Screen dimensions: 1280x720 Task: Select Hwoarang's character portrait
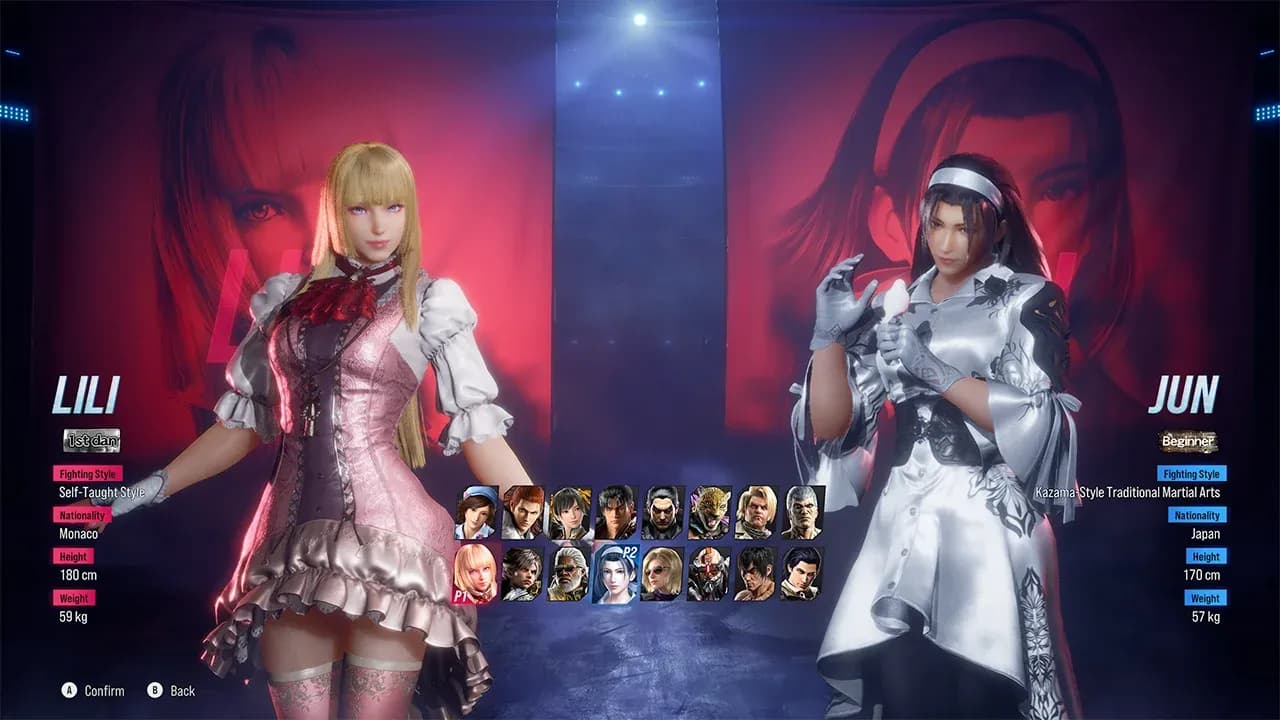click(x=523, y=513)
